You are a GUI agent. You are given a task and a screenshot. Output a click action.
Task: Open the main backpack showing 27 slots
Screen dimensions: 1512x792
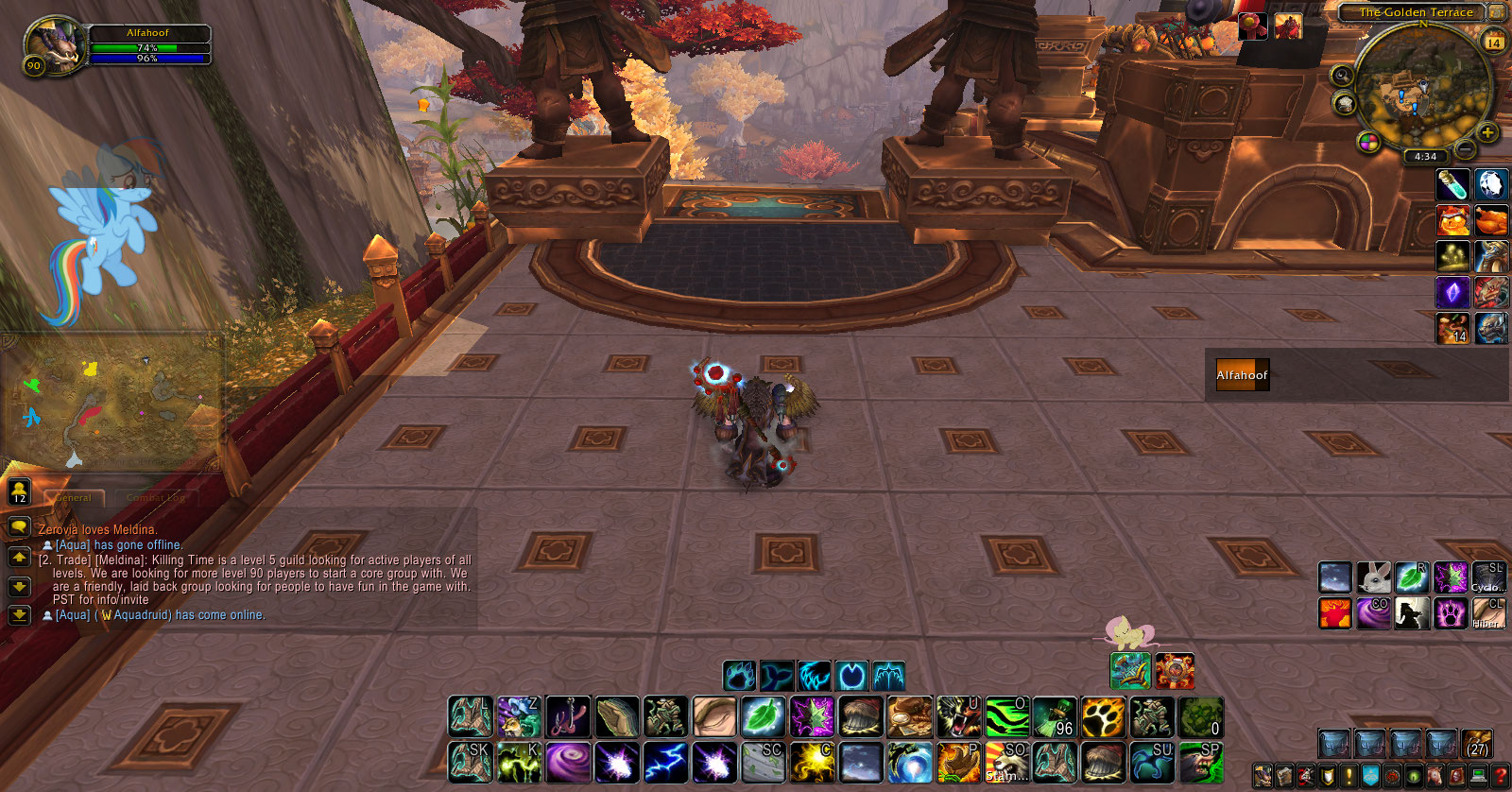[1477, 745]
